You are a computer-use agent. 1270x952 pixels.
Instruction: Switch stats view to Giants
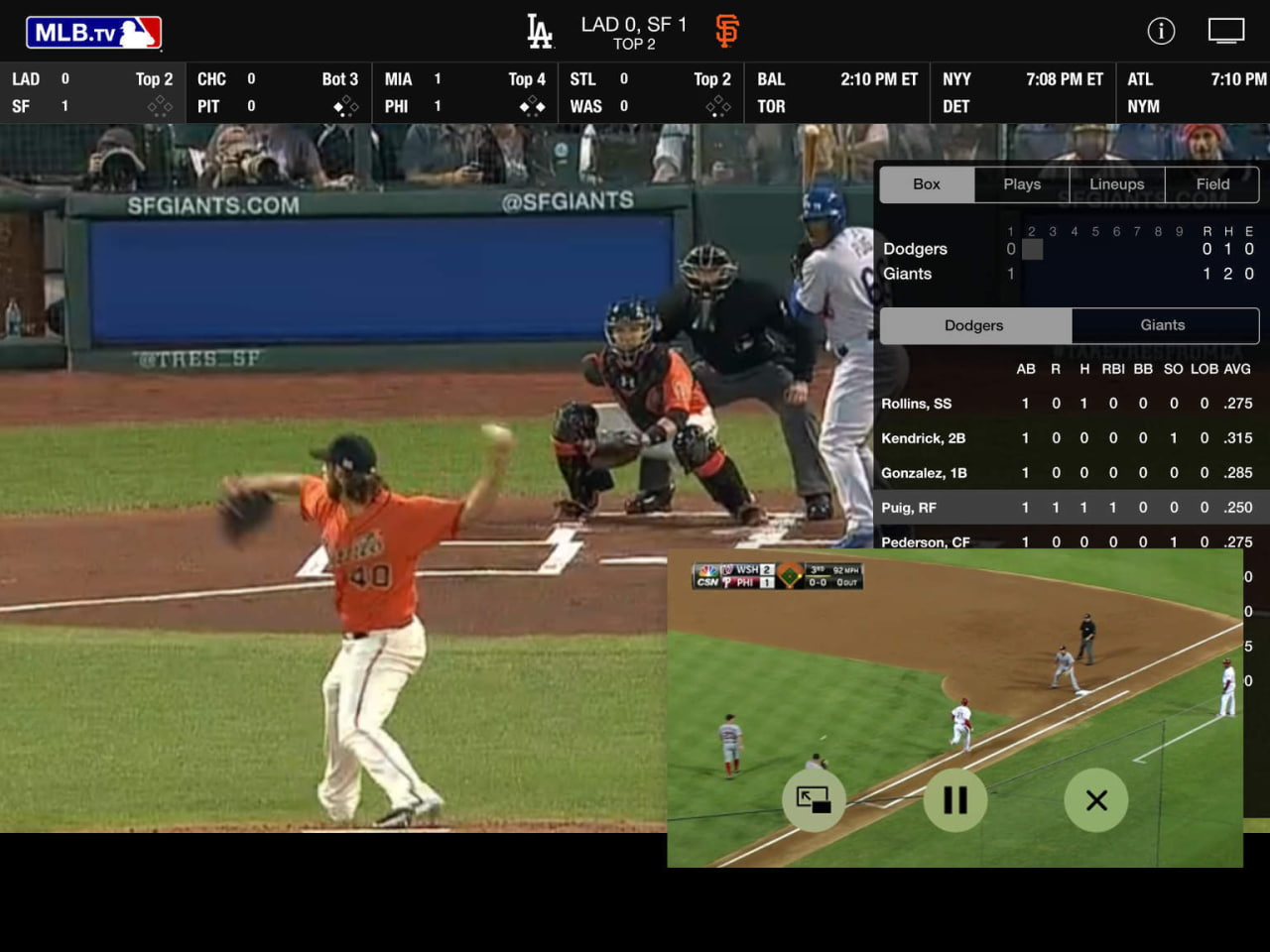pyautogui.click(x=1163, y=325)
